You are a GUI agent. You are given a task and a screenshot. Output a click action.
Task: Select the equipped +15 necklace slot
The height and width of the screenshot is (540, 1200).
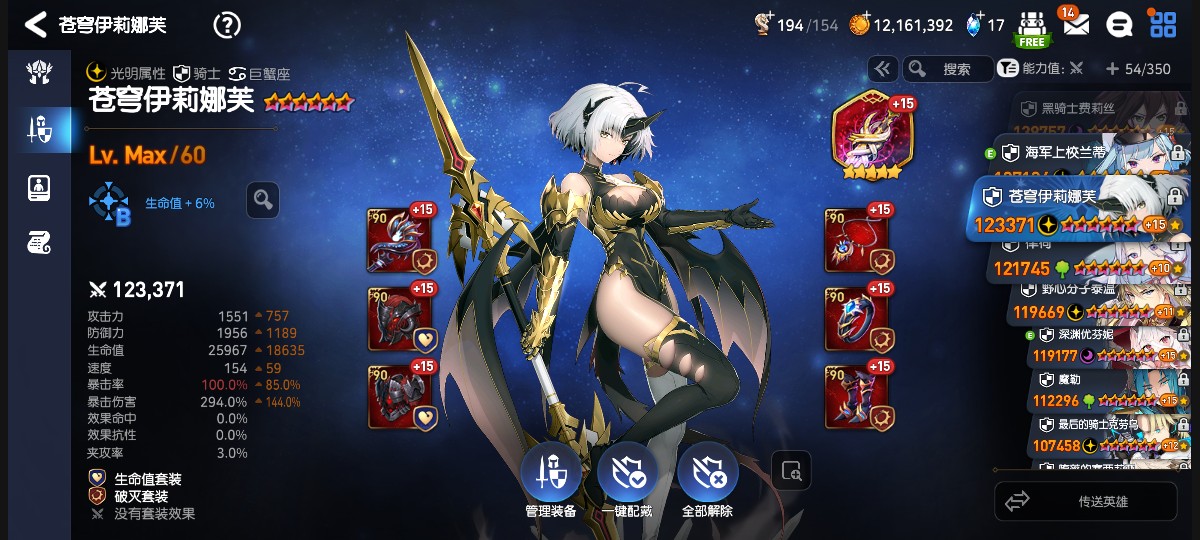(857, 241)
